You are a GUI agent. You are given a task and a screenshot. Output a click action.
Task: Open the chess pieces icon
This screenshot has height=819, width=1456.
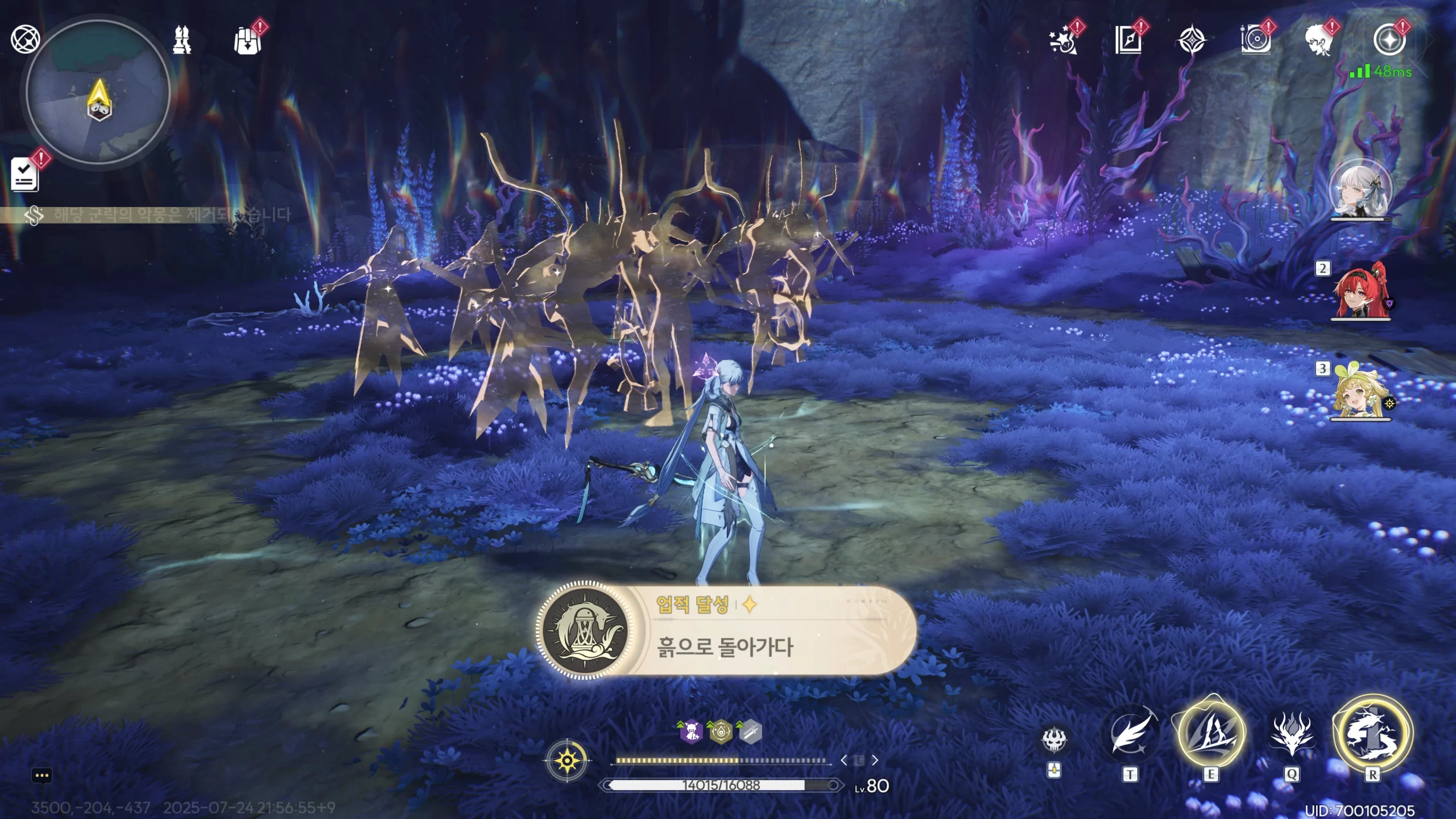pos(182,40)
